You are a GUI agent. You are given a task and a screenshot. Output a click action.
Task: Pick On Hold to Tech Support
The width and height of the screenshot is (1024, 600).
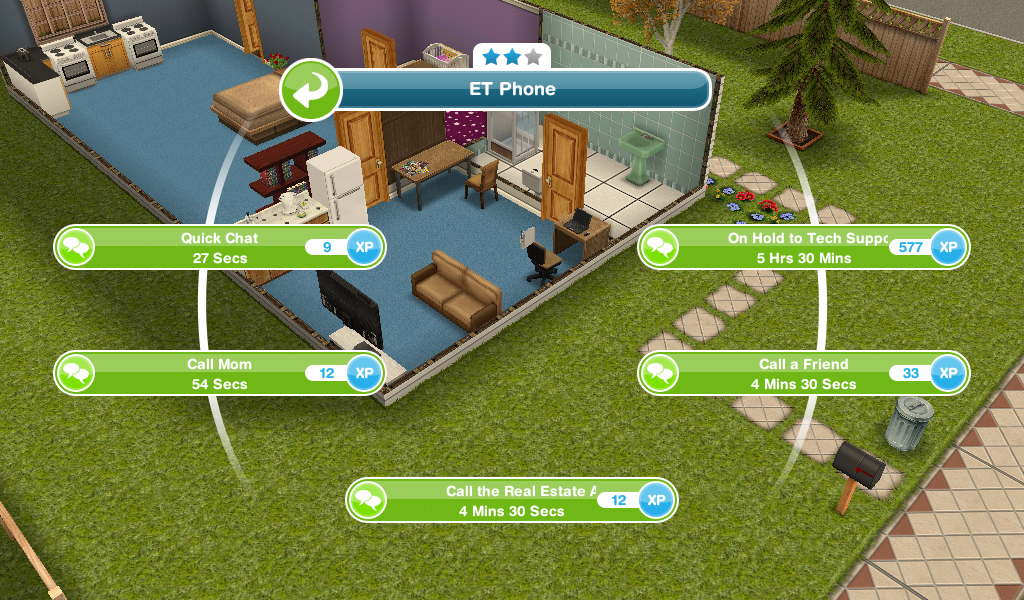pyautogui.click(x=803, y=248)
